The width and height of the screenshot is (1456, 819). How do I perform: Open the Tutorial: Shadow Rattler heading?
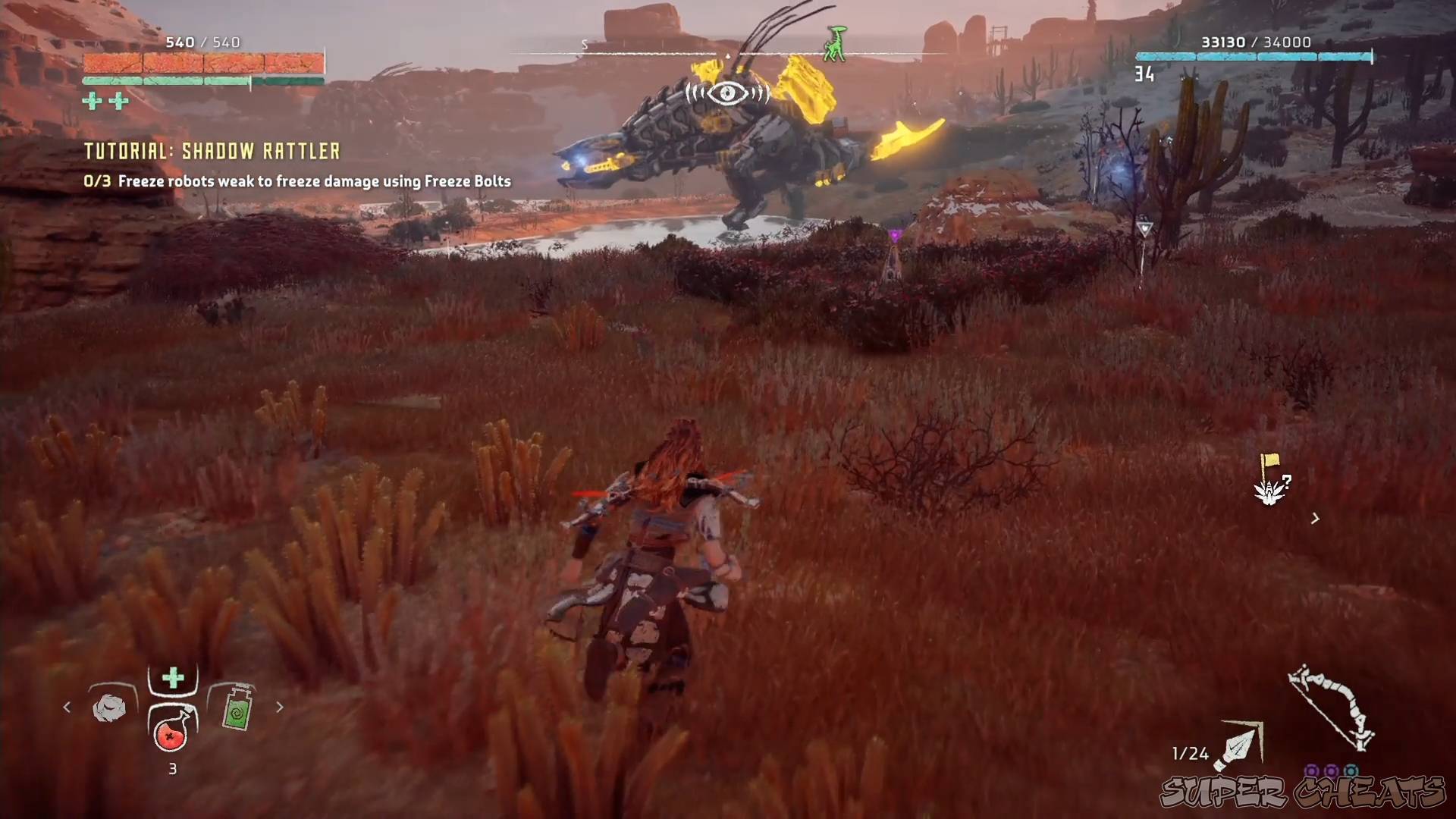tap(212, 150)
